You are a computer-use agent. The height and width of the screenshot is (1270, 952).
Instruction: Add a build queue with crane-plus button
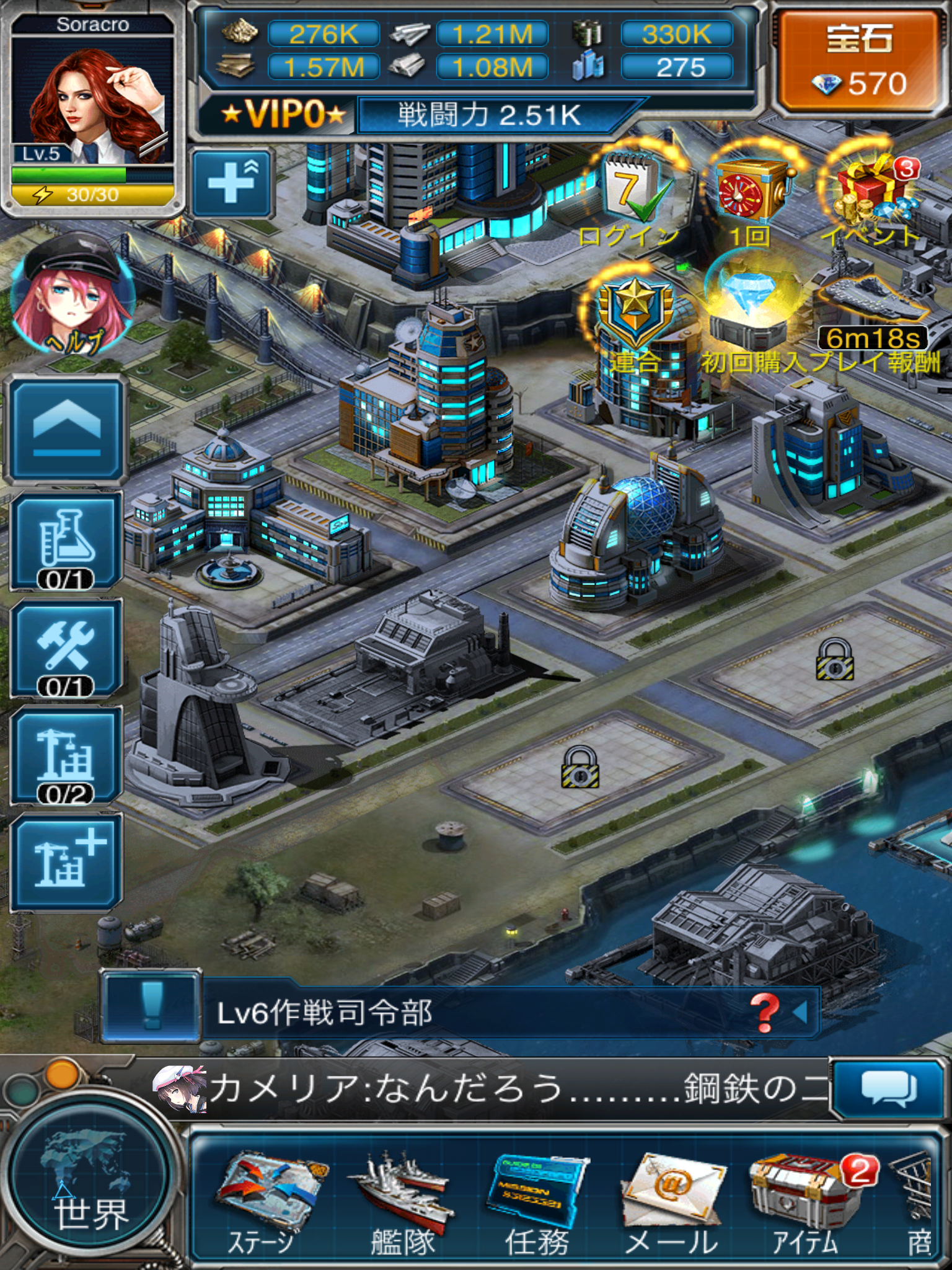66,862
